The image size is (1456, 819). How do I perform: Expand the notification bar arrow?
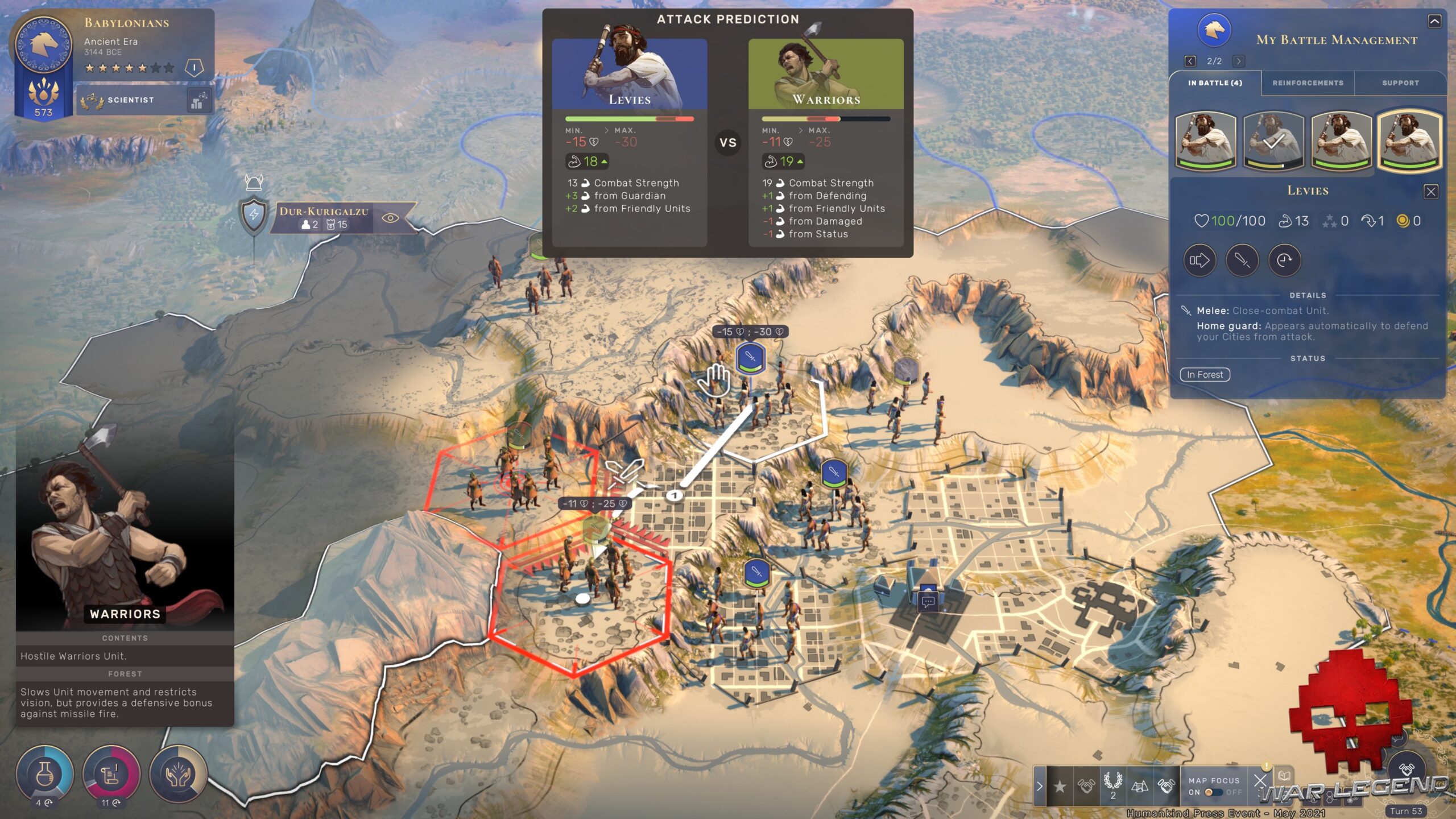(x=1040, y=787)
